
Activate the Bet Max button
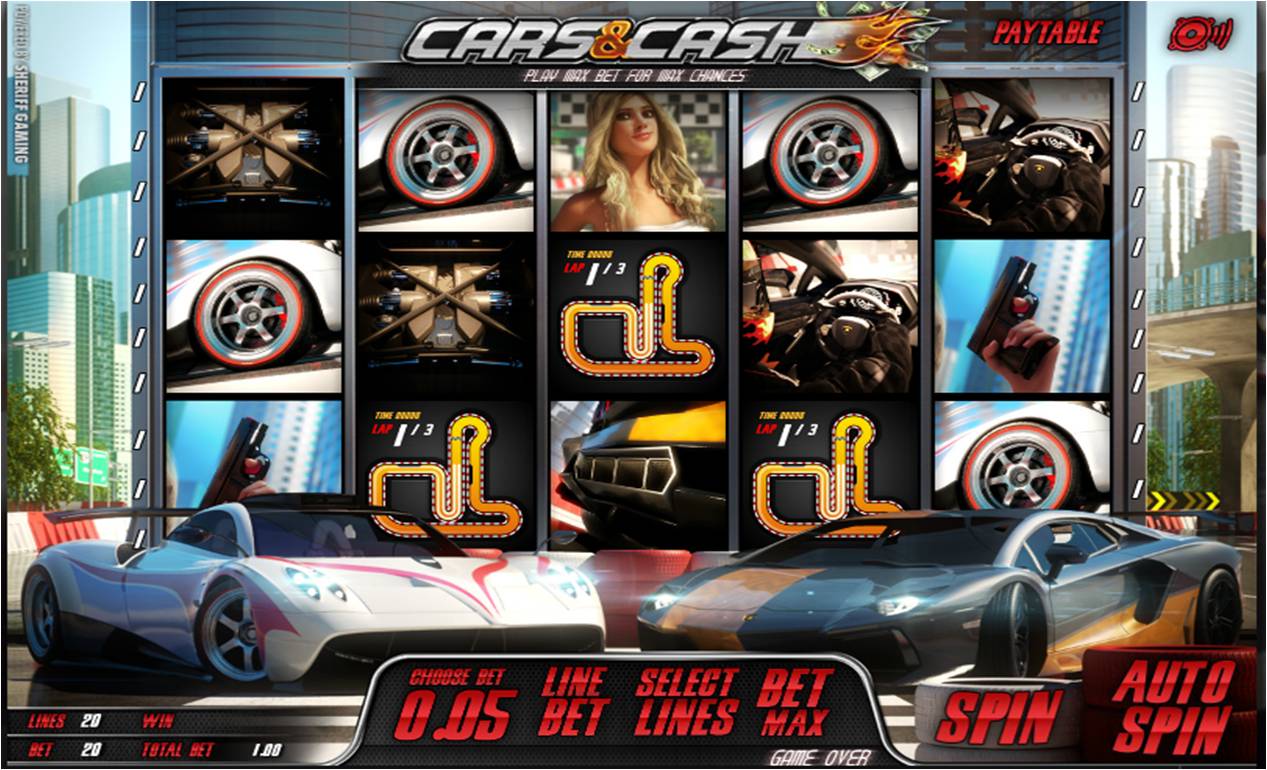coord(795,701)
